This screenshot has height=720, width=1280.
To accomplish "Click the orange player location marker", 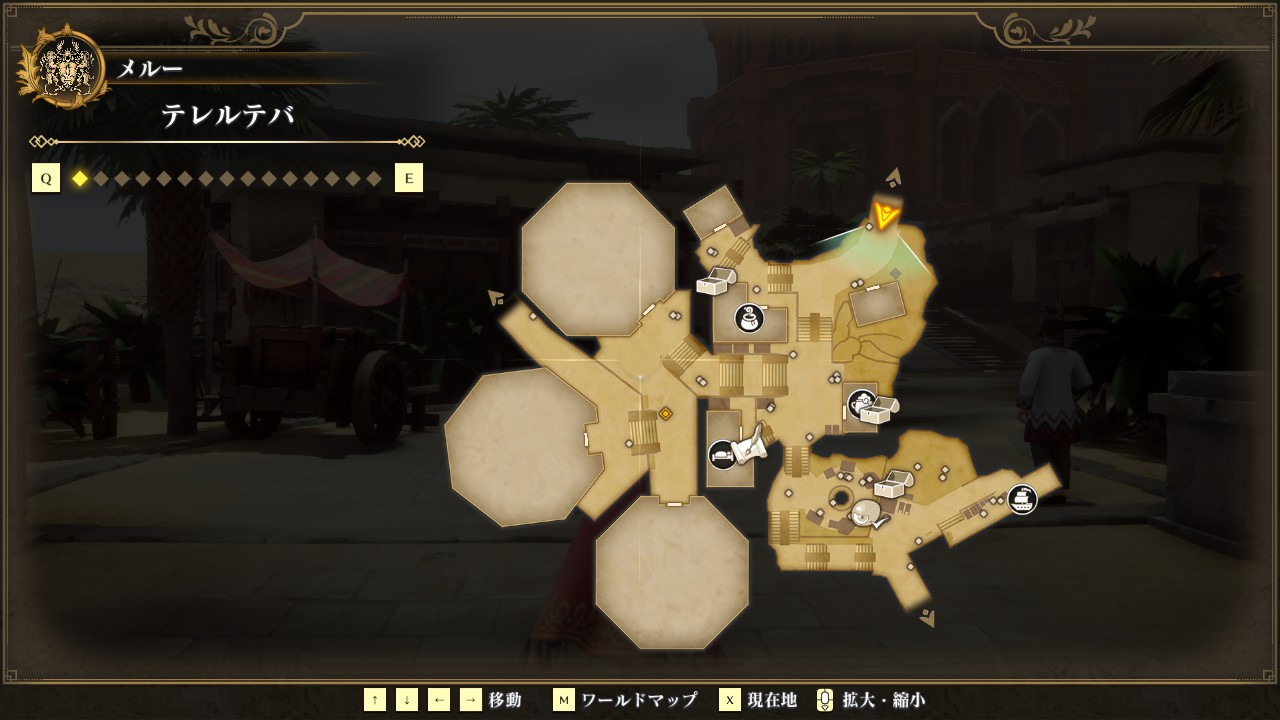I will 885,214.
